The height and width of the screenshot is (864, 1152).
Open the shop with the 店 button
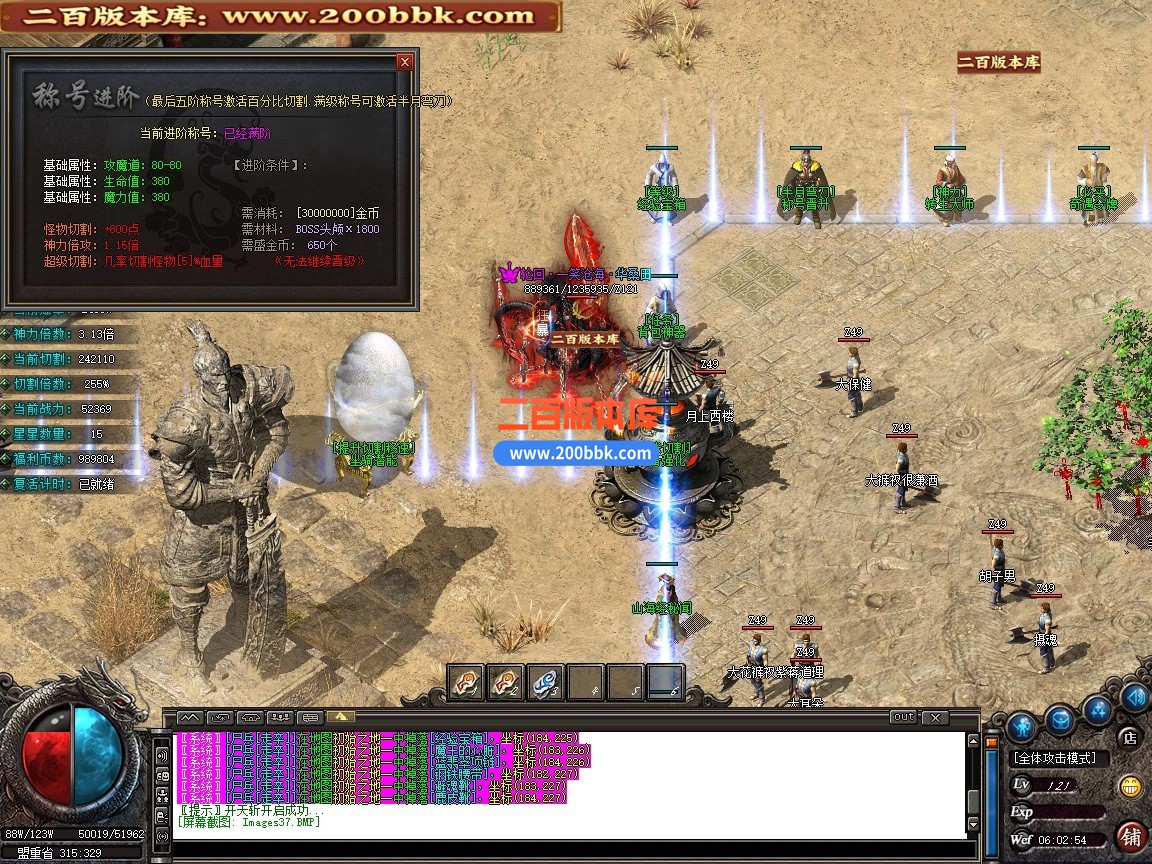[1130, 738]
